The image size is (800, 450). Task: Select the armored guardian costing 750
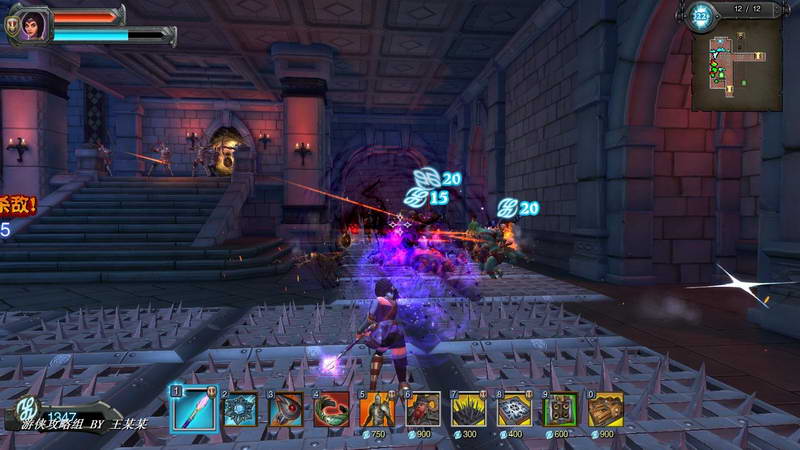point(377,409)
